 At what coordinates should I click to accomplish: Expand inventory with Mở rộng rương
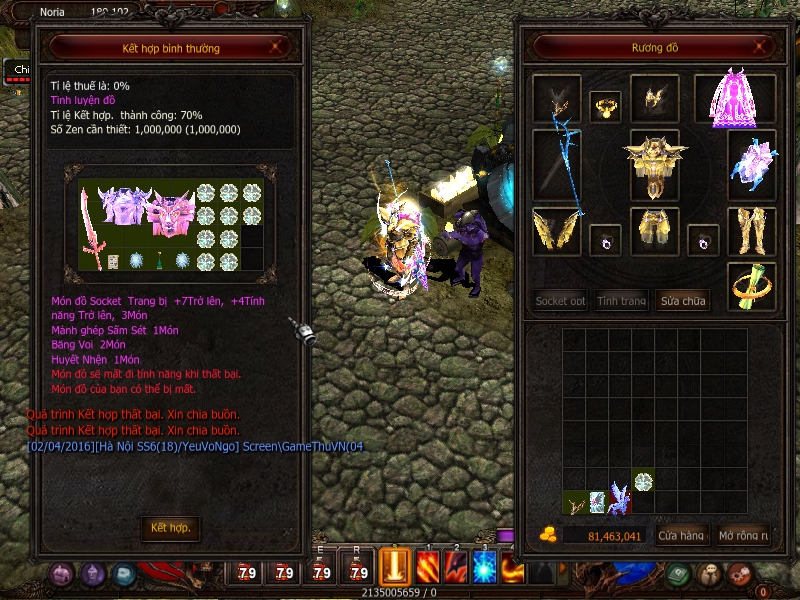click(x=744, y=536)
